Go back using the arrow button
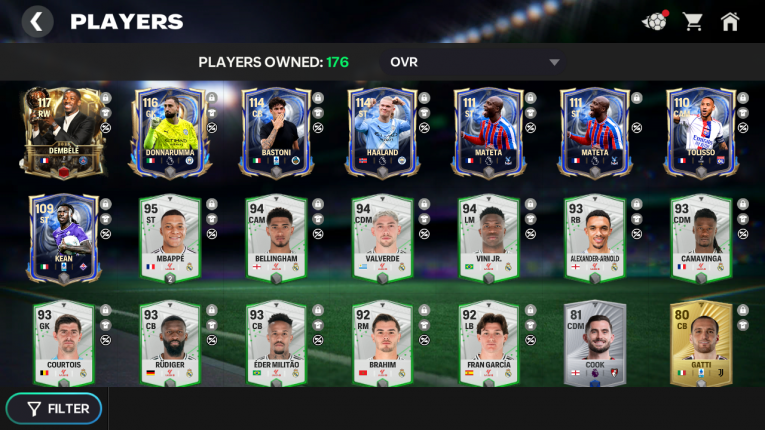Image resolution: width=765 pixels, height=430 pixels. (37, 21)
